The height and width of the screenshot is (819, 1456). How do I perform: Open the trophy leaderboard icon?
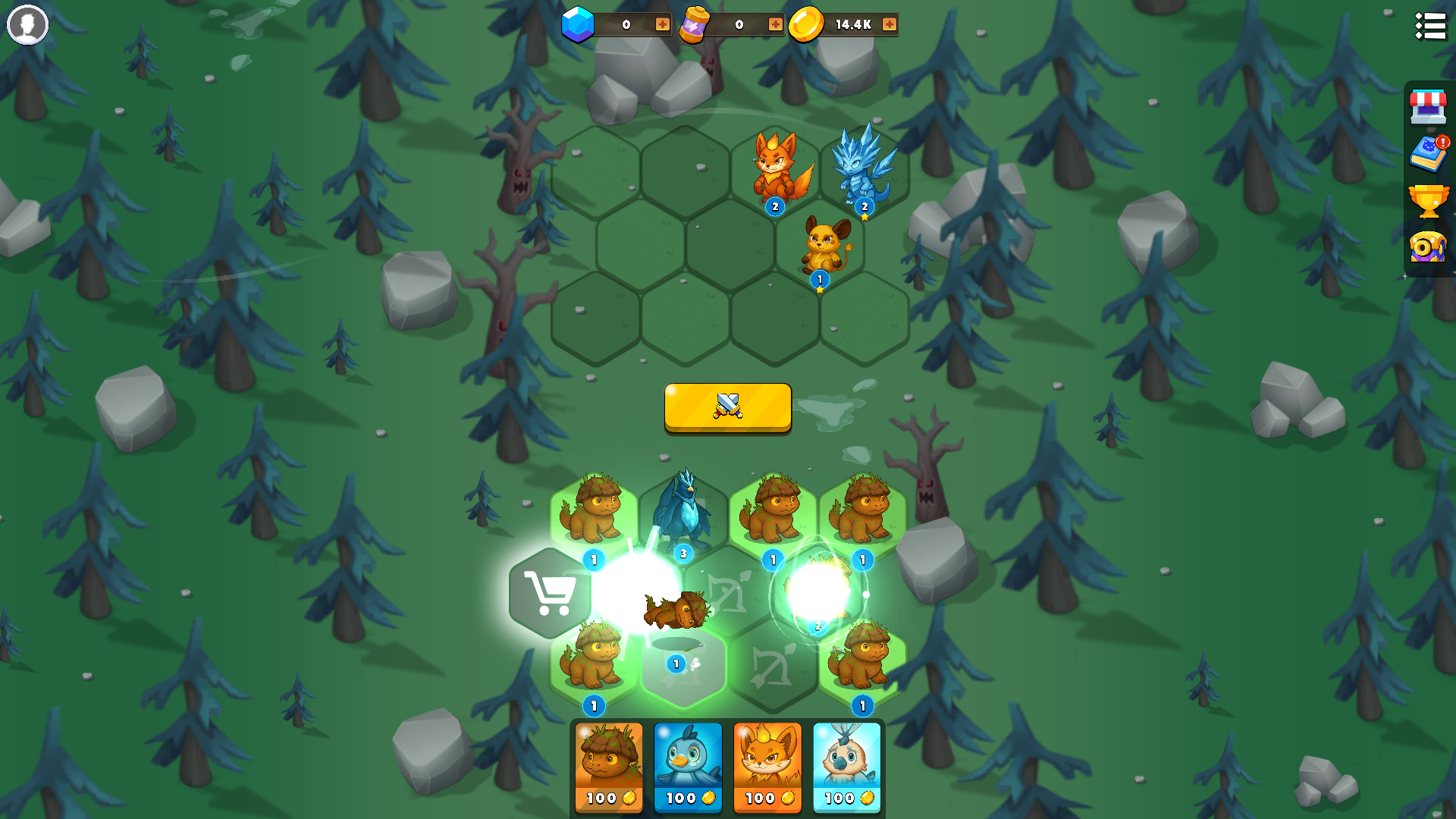pyautogui.click(x=1429, y=201)
